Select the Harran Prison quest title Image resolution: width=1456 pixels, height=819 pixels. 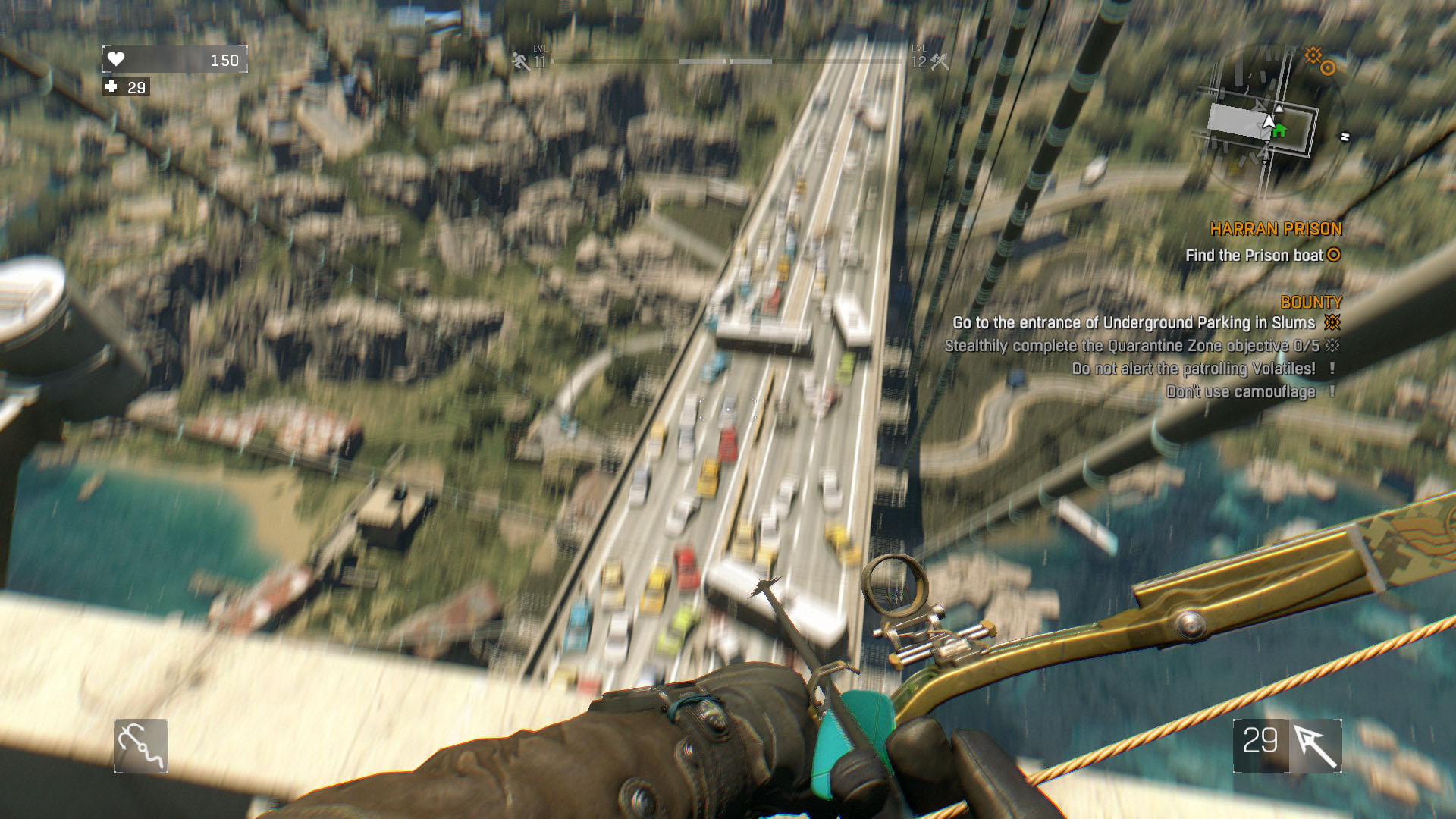pyautogui.click(x=1276, y=229)
